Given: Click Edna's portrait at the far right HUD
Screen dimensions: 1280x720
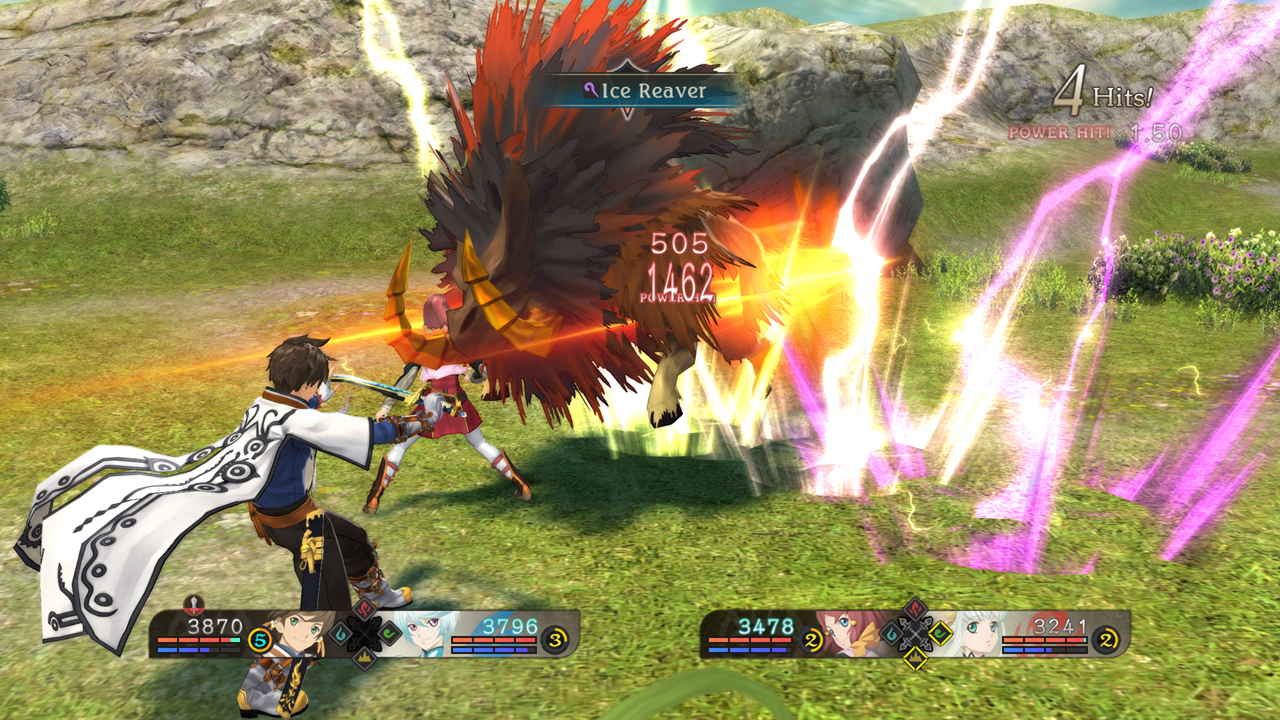Looking at the screenshot, I should point(979,634).
